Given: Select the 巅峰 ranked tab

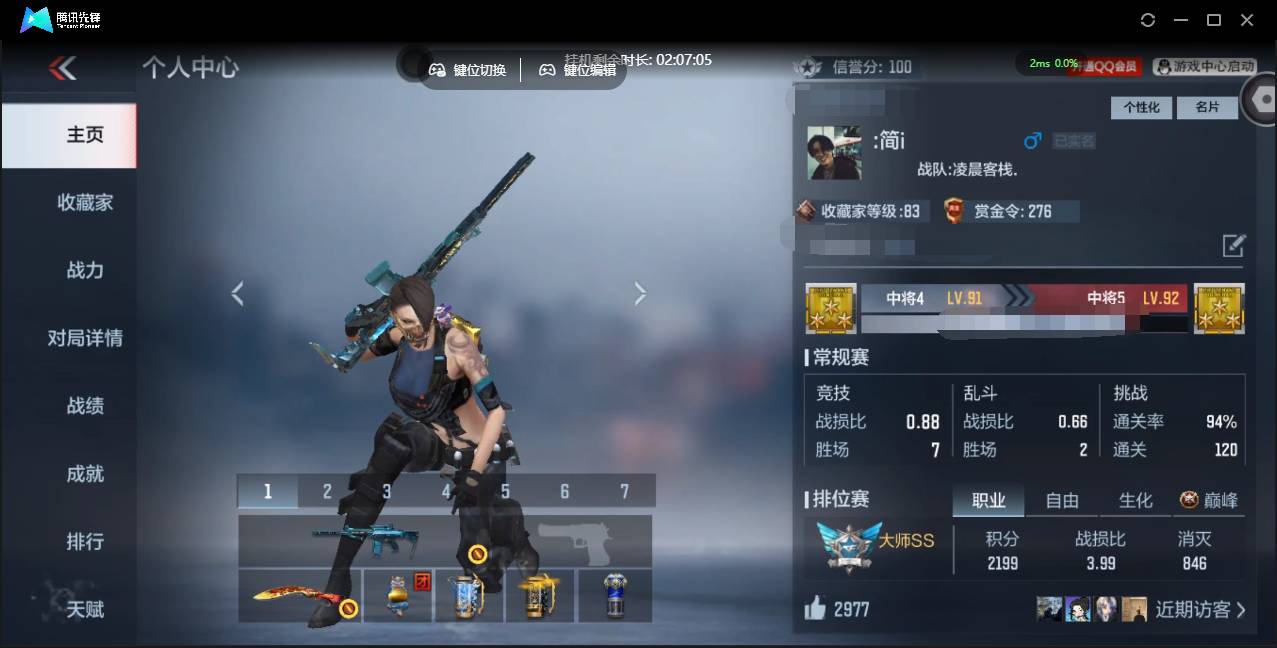Looking at the screenshot, I should tap(1209, 500).
